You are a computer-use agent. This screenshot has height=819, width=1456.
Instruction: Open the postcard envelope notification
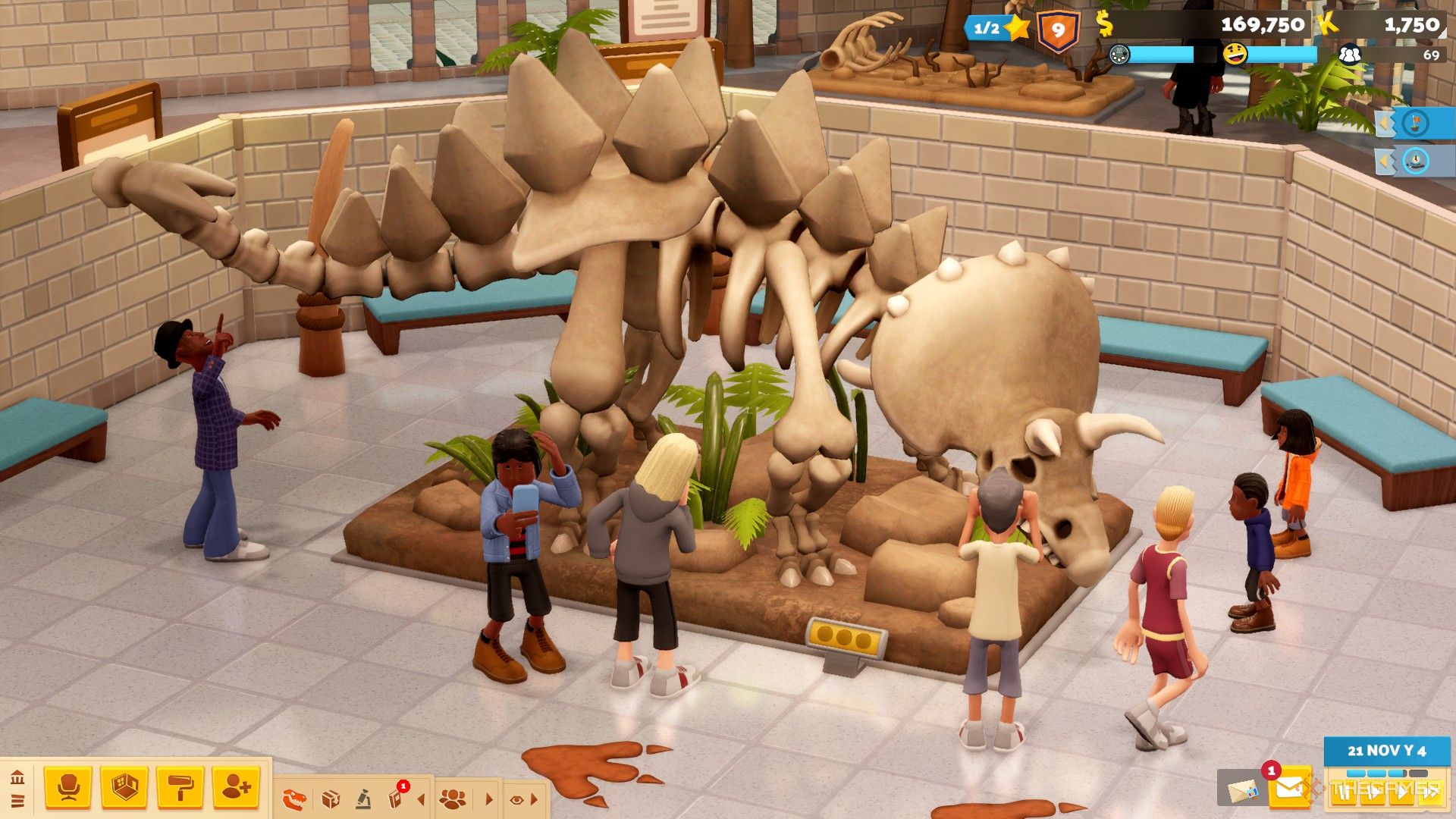pos(1241,791)
